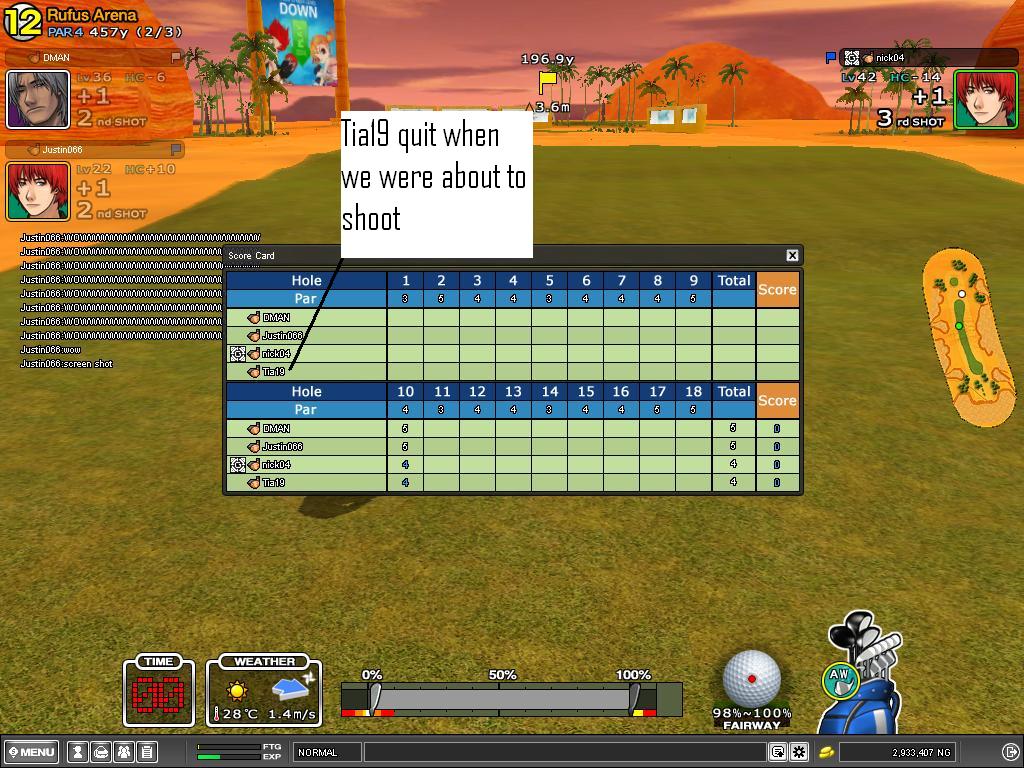The width and height of the screenshot is (1024, 768).
Task: Open the course minimap of the hole
Action: 962,335
